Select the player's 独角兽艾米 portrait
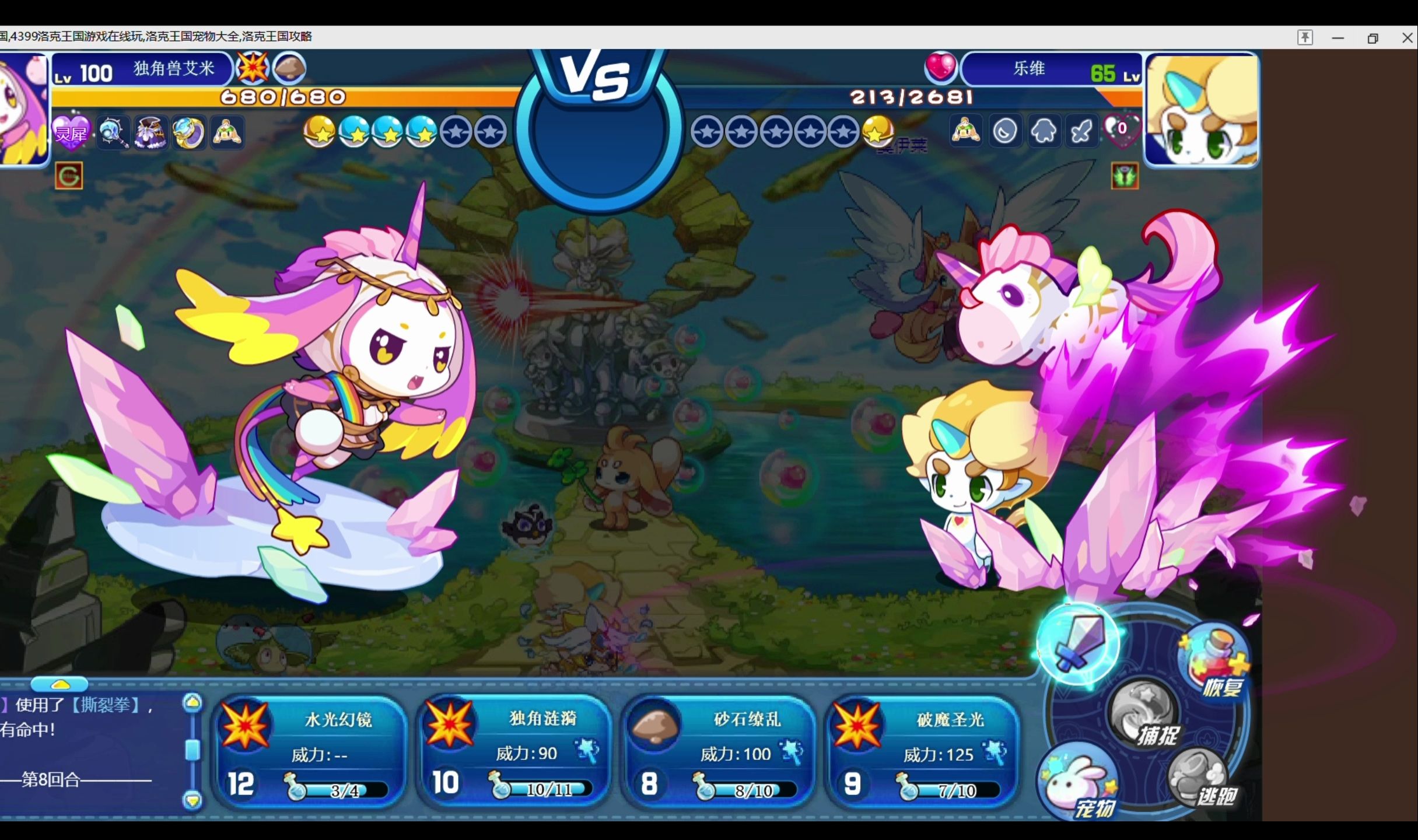 click(23, 109)
